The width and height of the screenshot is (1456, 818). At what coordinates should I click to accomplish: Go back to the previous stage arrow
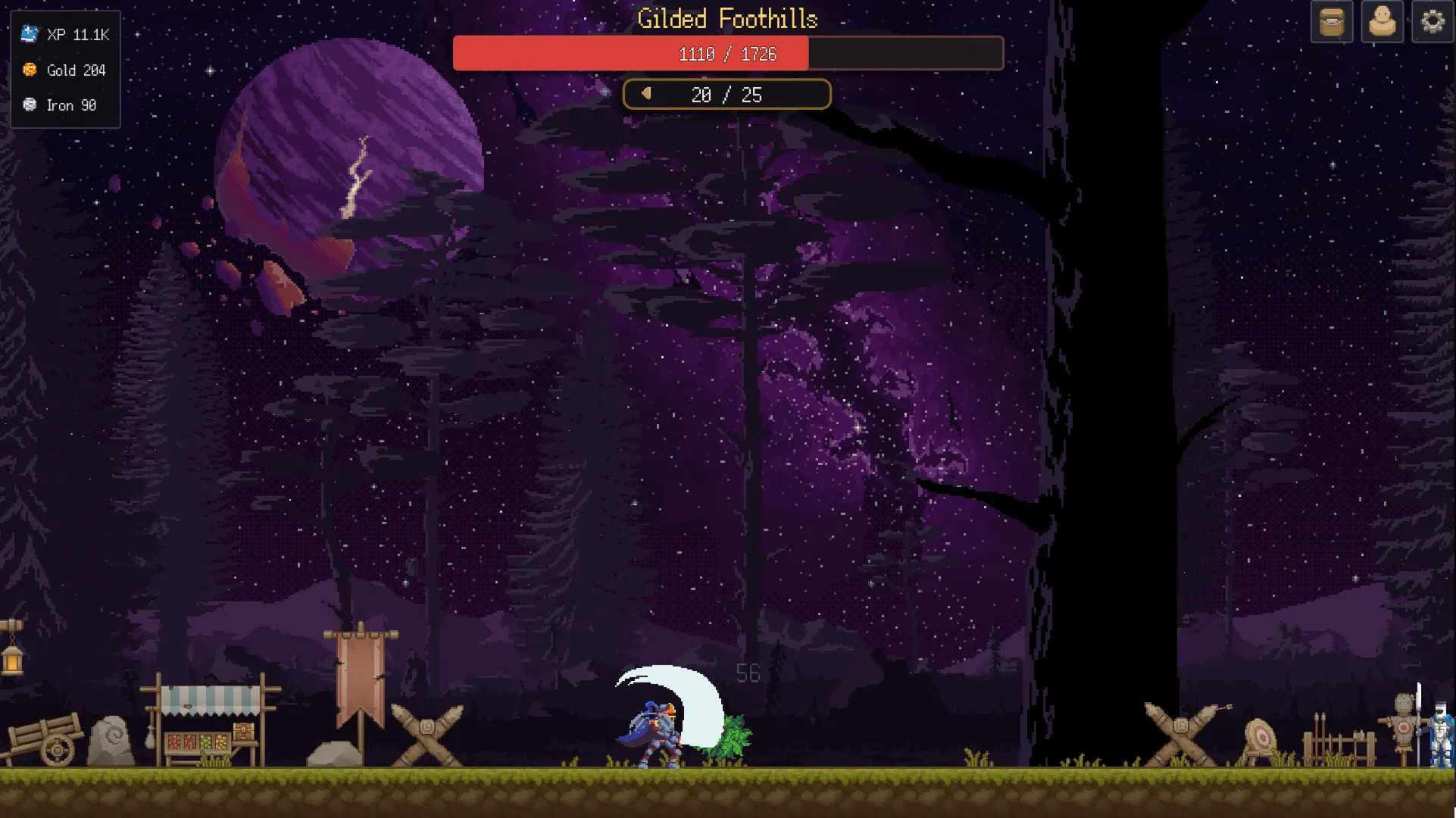tap(646, 94)
